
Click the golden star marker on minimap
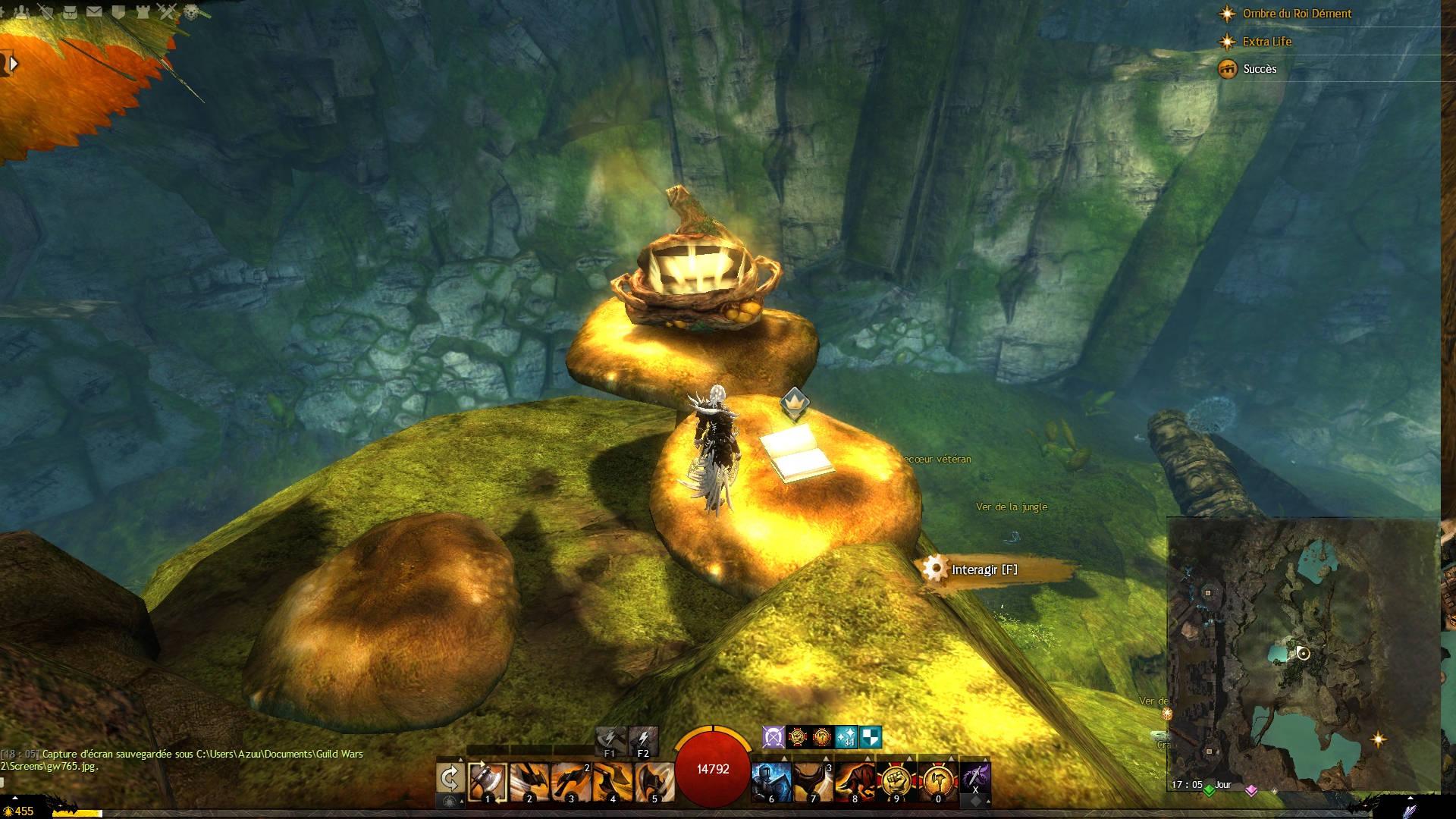coord(1378,739)
